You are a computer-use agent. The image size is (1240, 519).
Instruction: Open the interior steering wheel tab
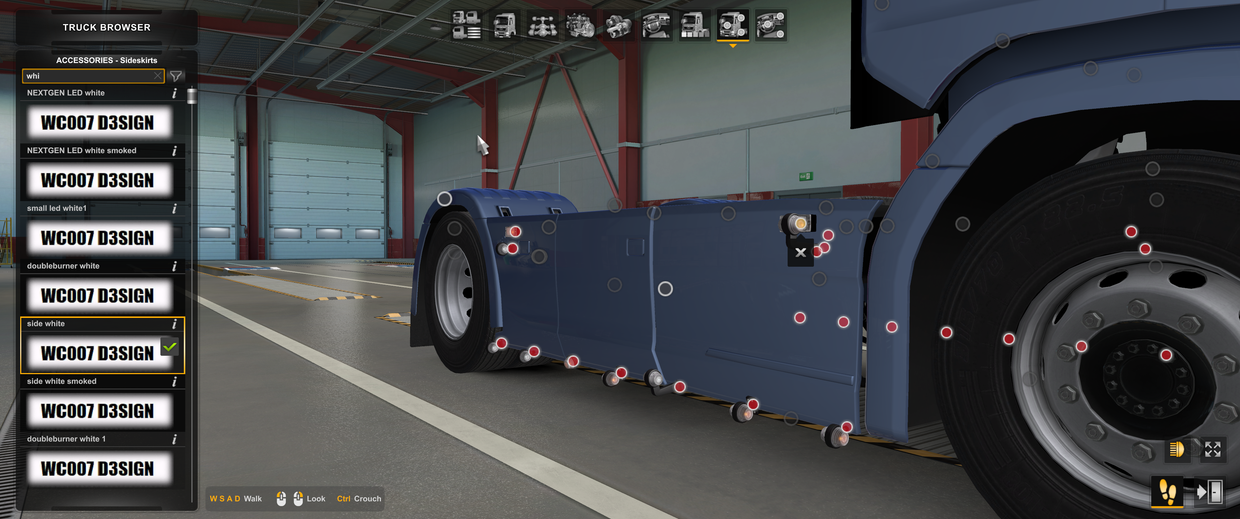657,25
